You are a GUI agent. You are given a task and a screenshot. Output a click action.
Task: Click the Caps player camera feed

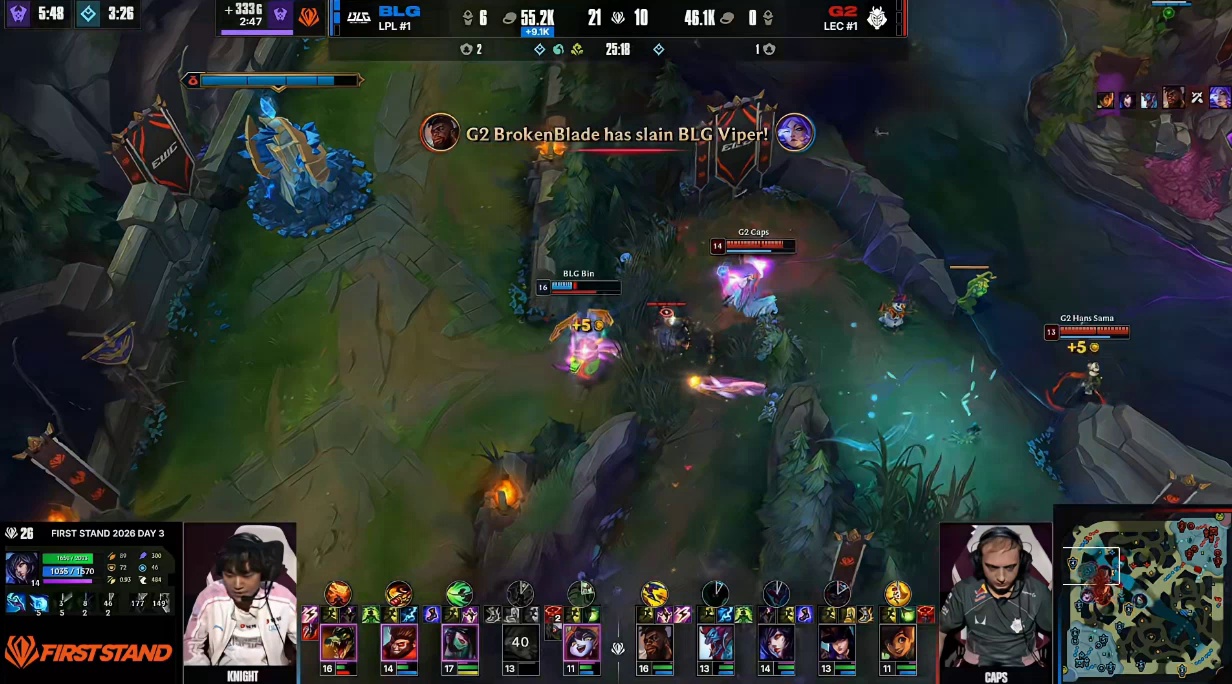click(995, 597)
